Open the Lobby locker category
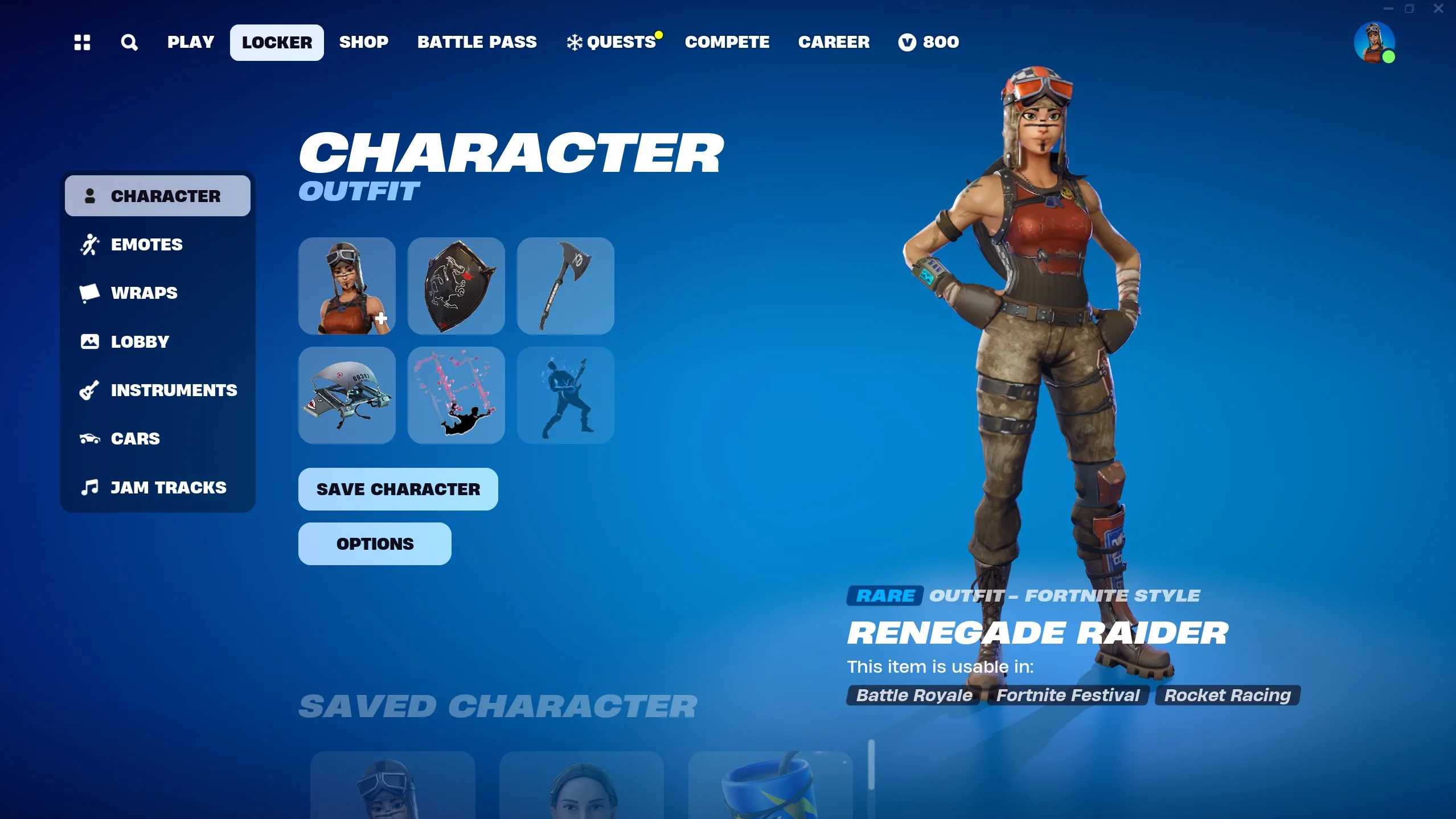 pos(140,341)
